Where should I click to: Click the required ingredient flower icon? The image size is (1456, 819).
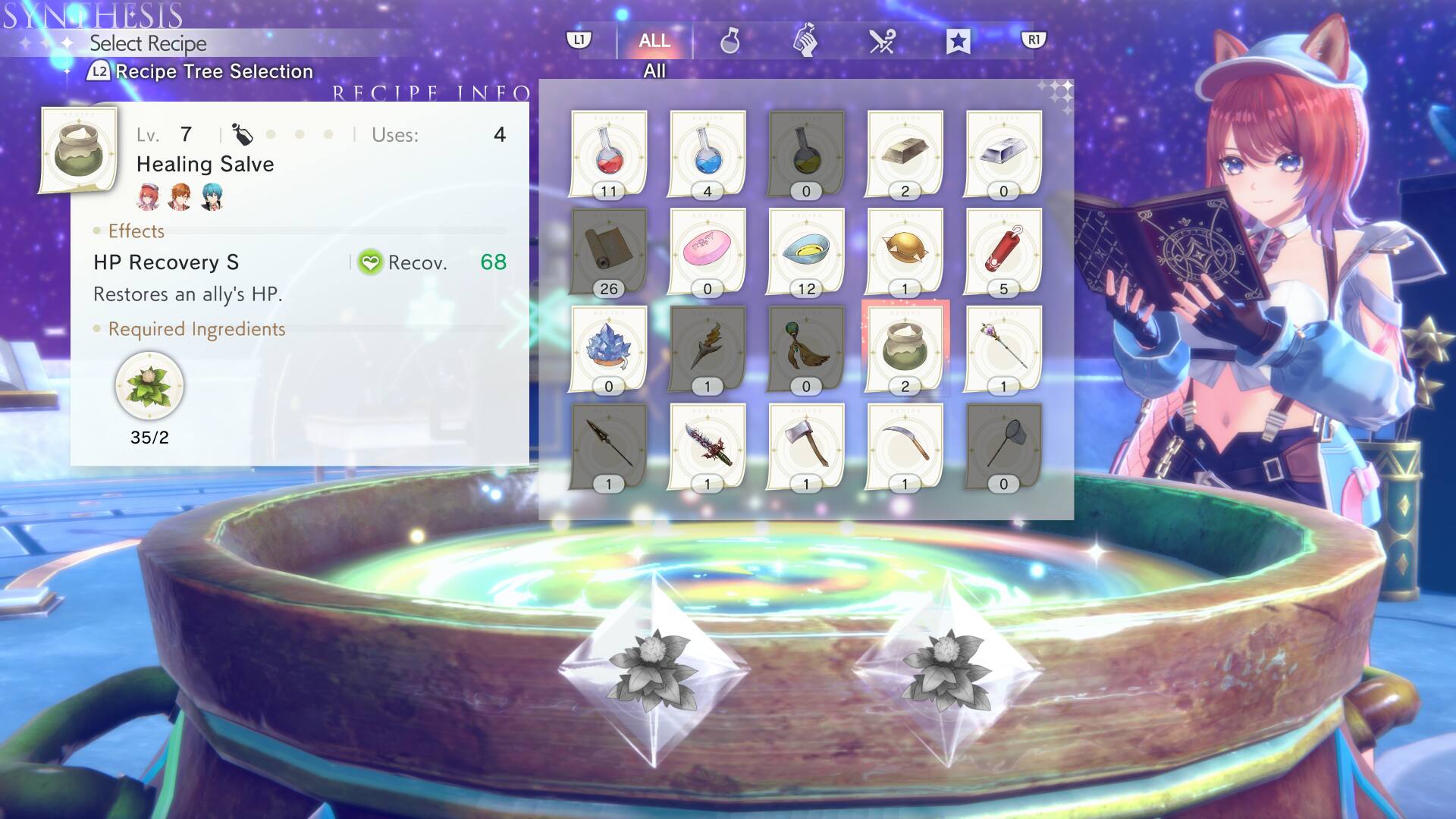pyautogui.click(x=150, y=385)
